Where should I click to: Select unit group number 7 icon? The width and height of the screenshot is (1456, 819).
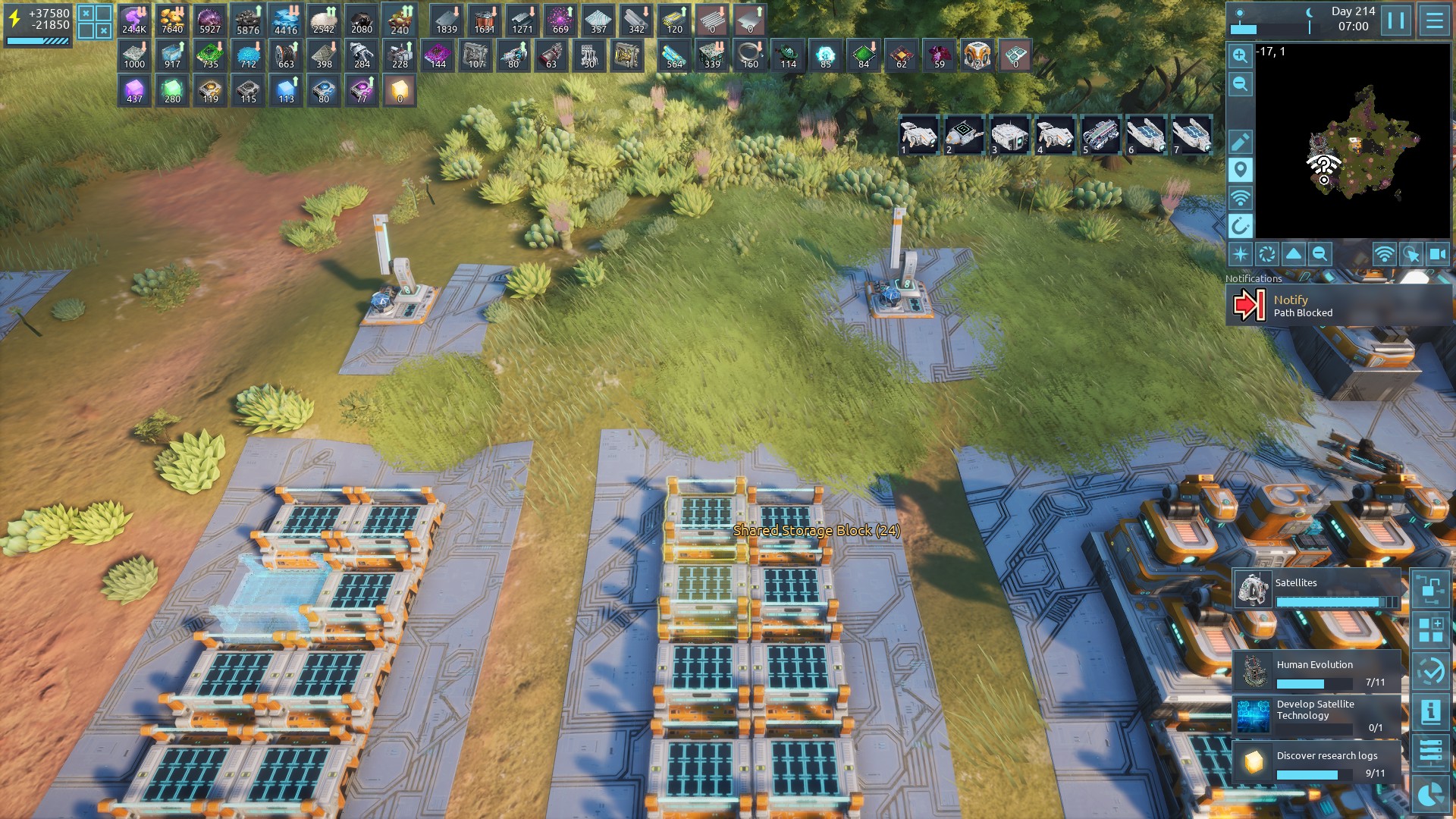coord(1191,136)
